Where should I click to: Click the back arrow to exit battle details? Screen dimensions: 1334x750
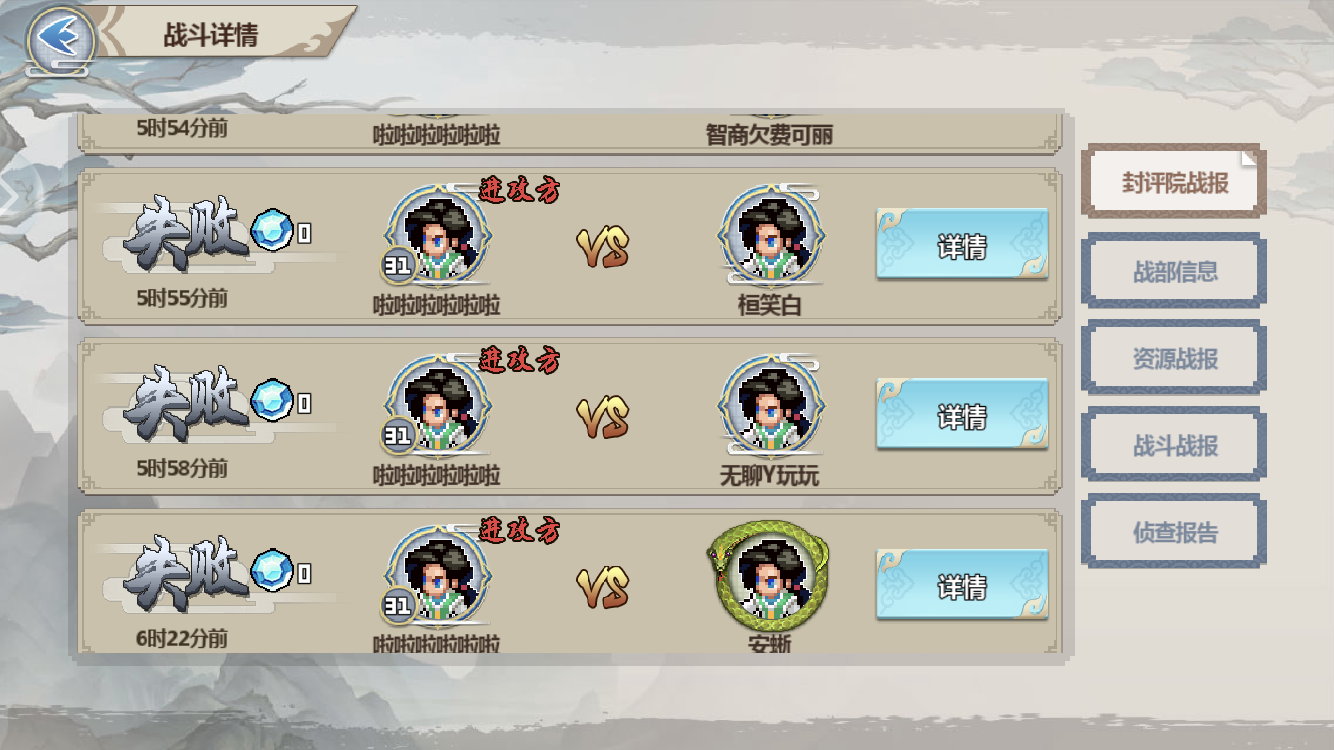(x=60, y=34)
